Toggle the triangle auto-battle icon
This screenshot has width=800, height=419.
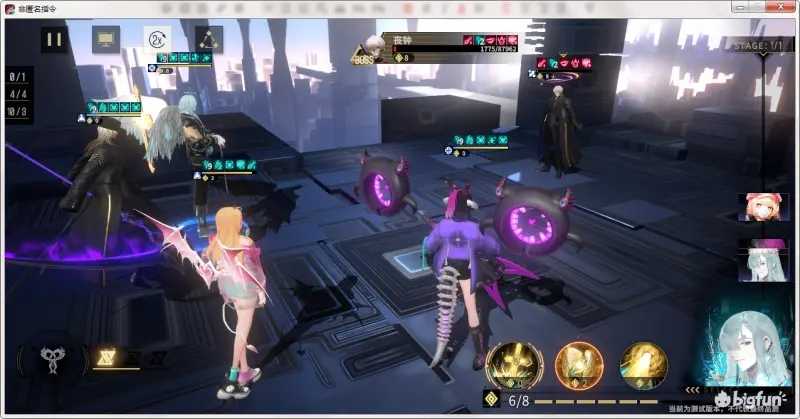[x=209, y=40]
